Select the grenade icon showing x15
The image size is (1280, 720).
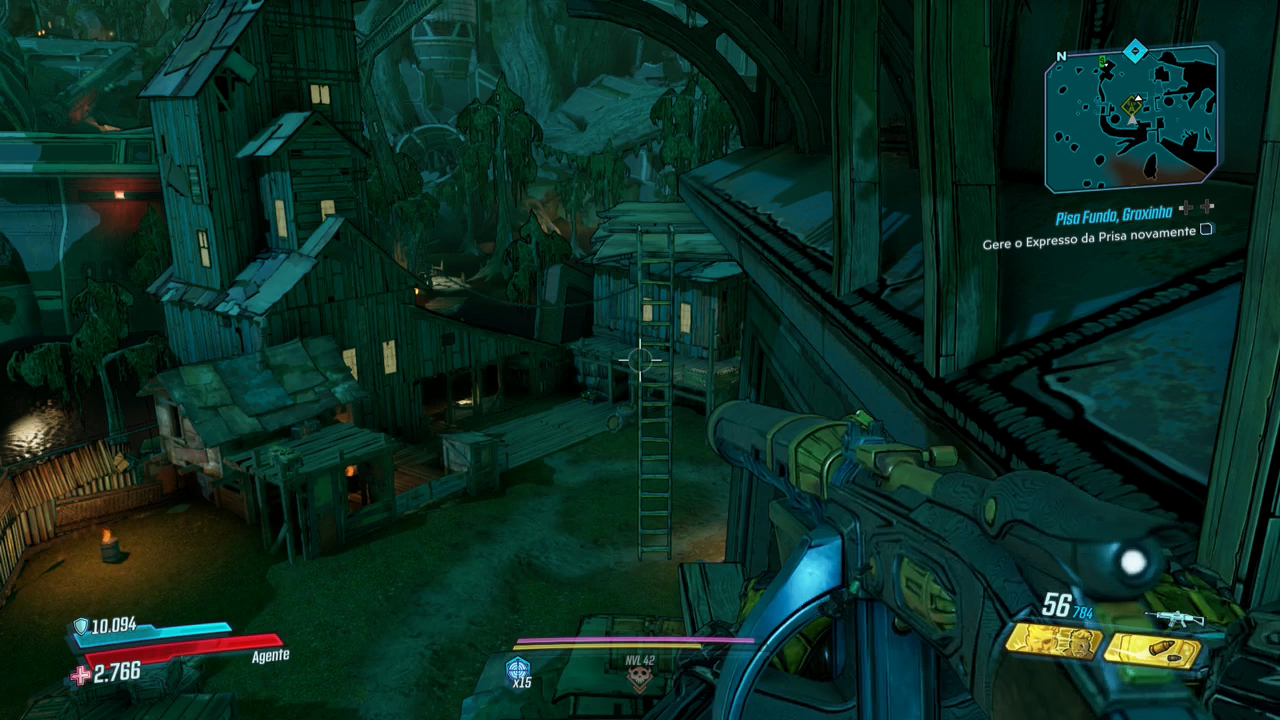tap(518, 669)
